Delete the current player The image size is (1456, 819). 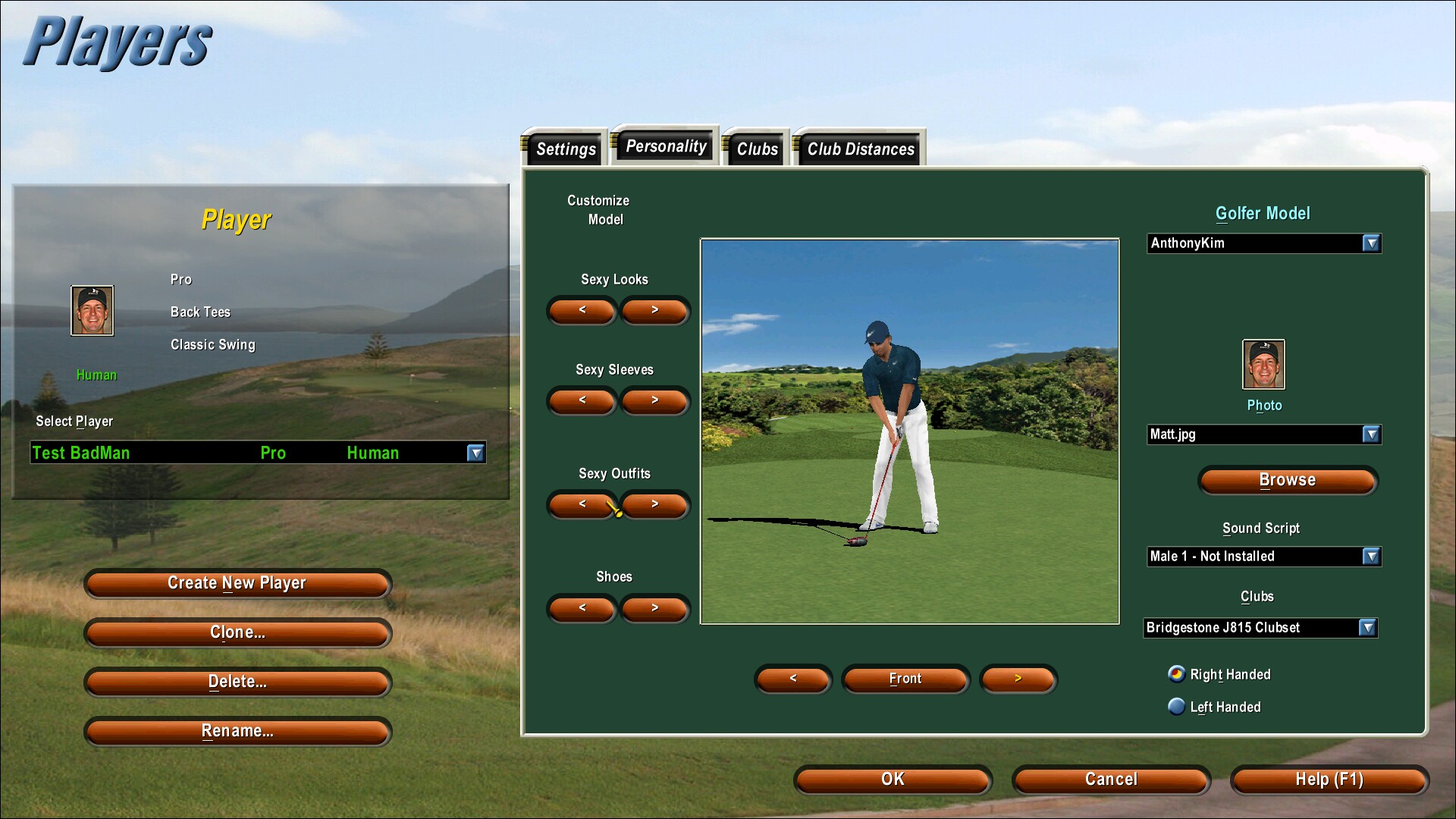(237, 682)
